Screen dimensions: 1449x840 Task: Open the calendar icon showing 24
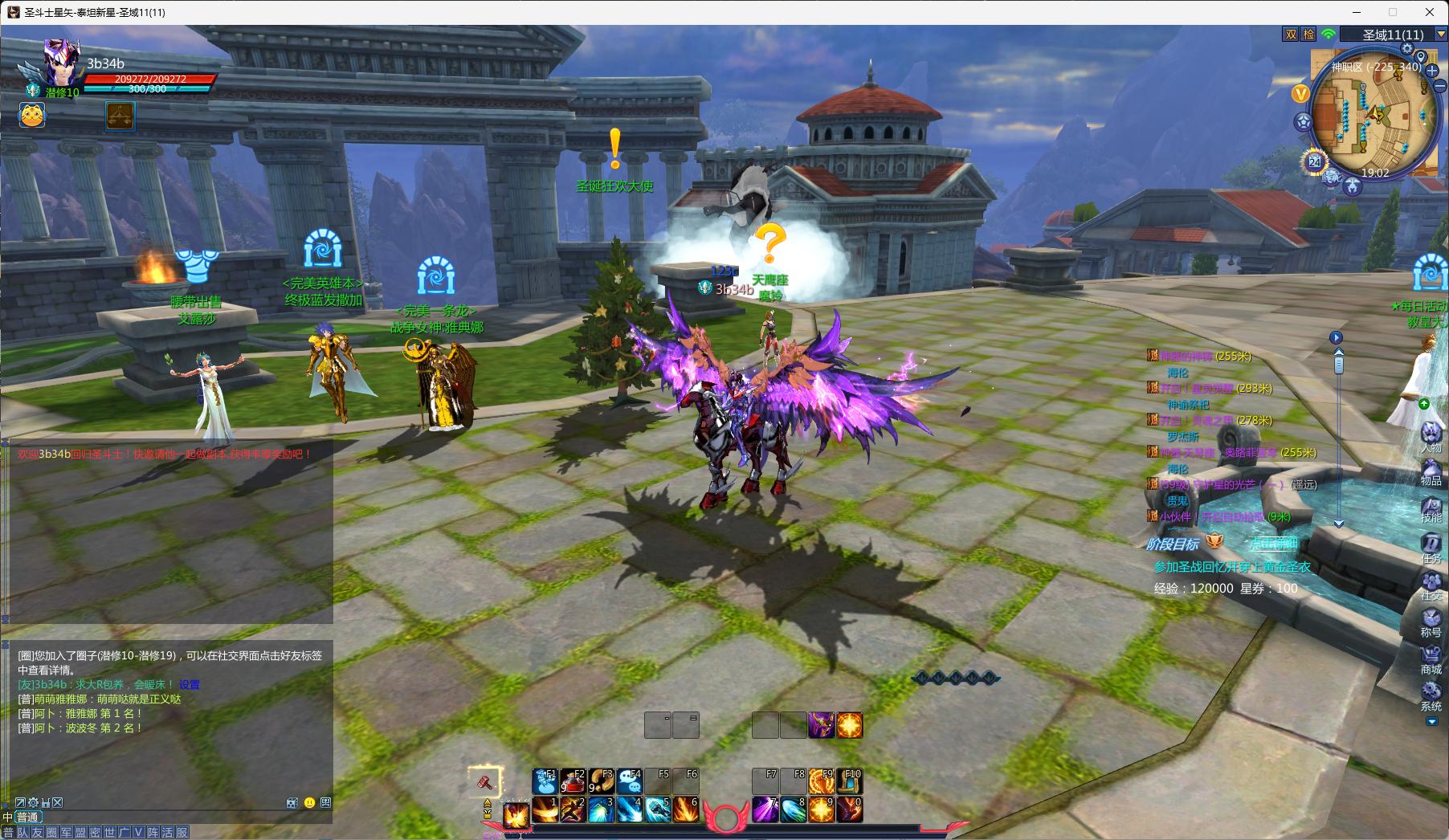click(x=1315, y=161)
